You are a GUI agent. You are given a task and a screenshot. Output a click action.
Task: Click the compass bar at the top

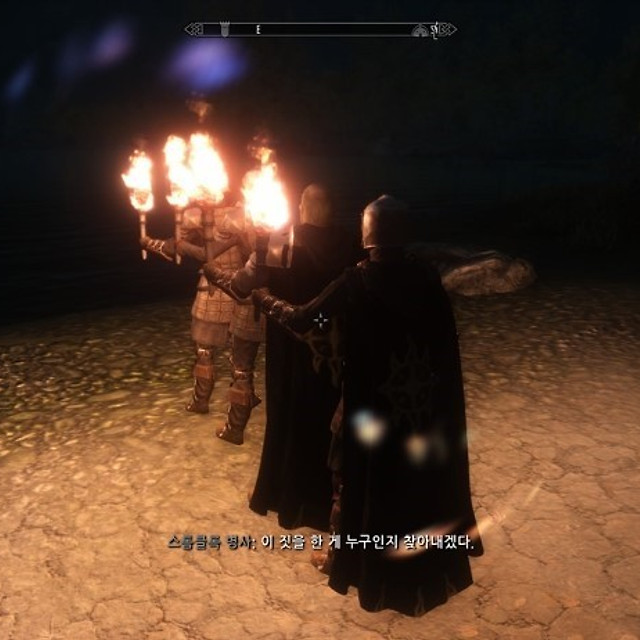[320, 30]
